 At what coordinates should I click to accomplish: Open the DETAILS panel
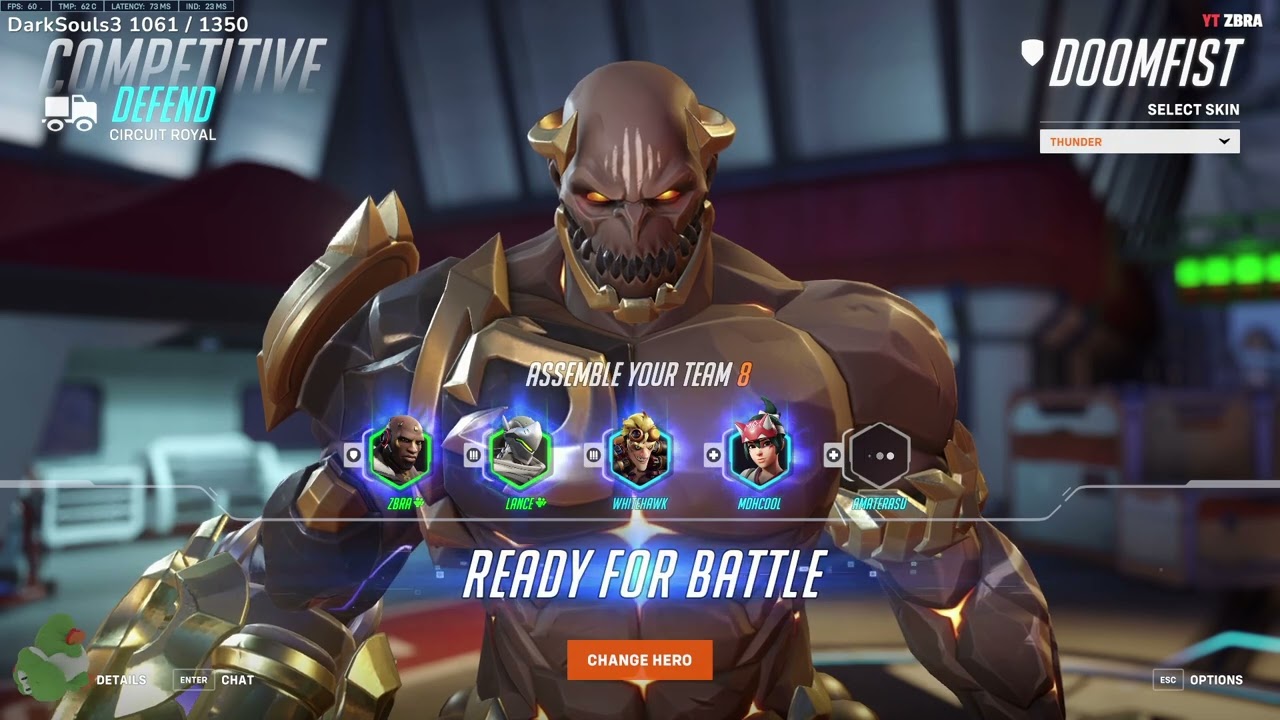coord(121,679)
